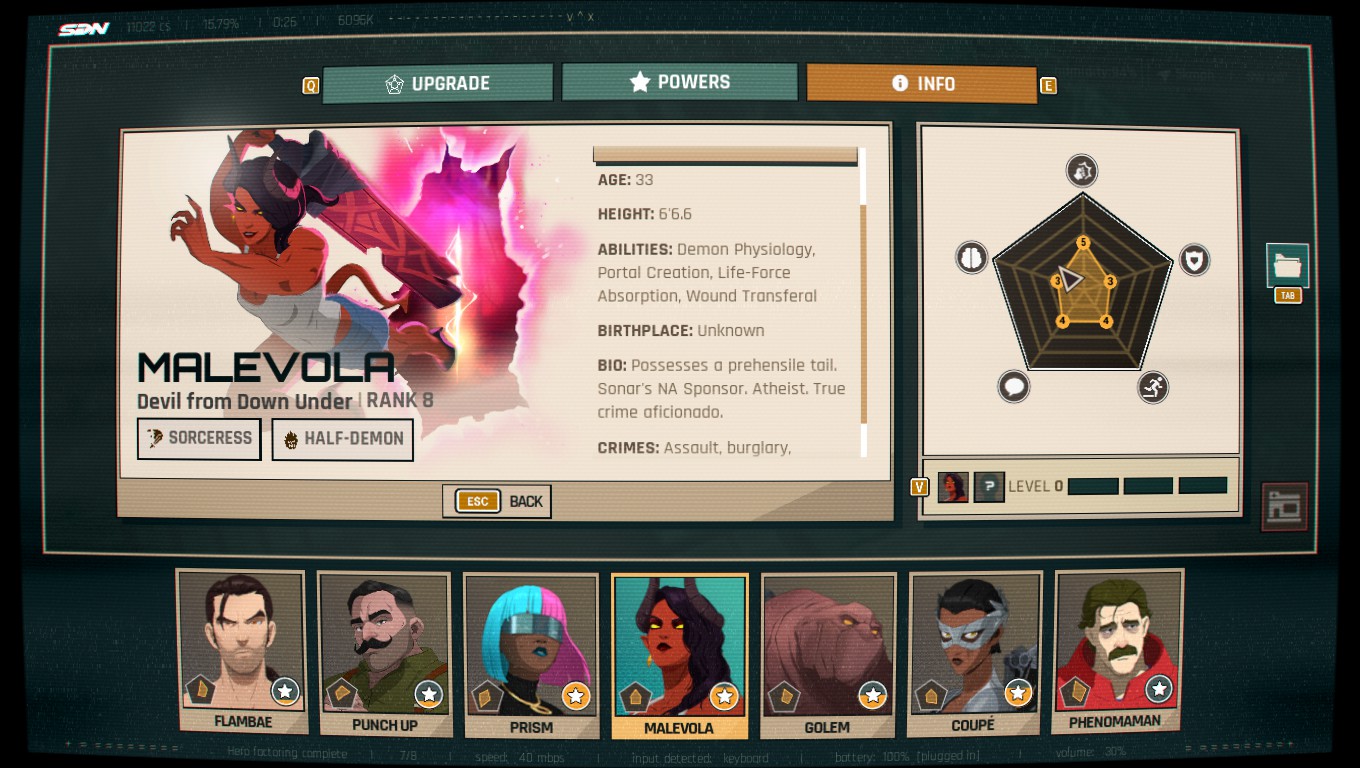Pick the Phenomaman hero card
This screenshot has height=768, width=1360.
click(x=1116, y=651)
